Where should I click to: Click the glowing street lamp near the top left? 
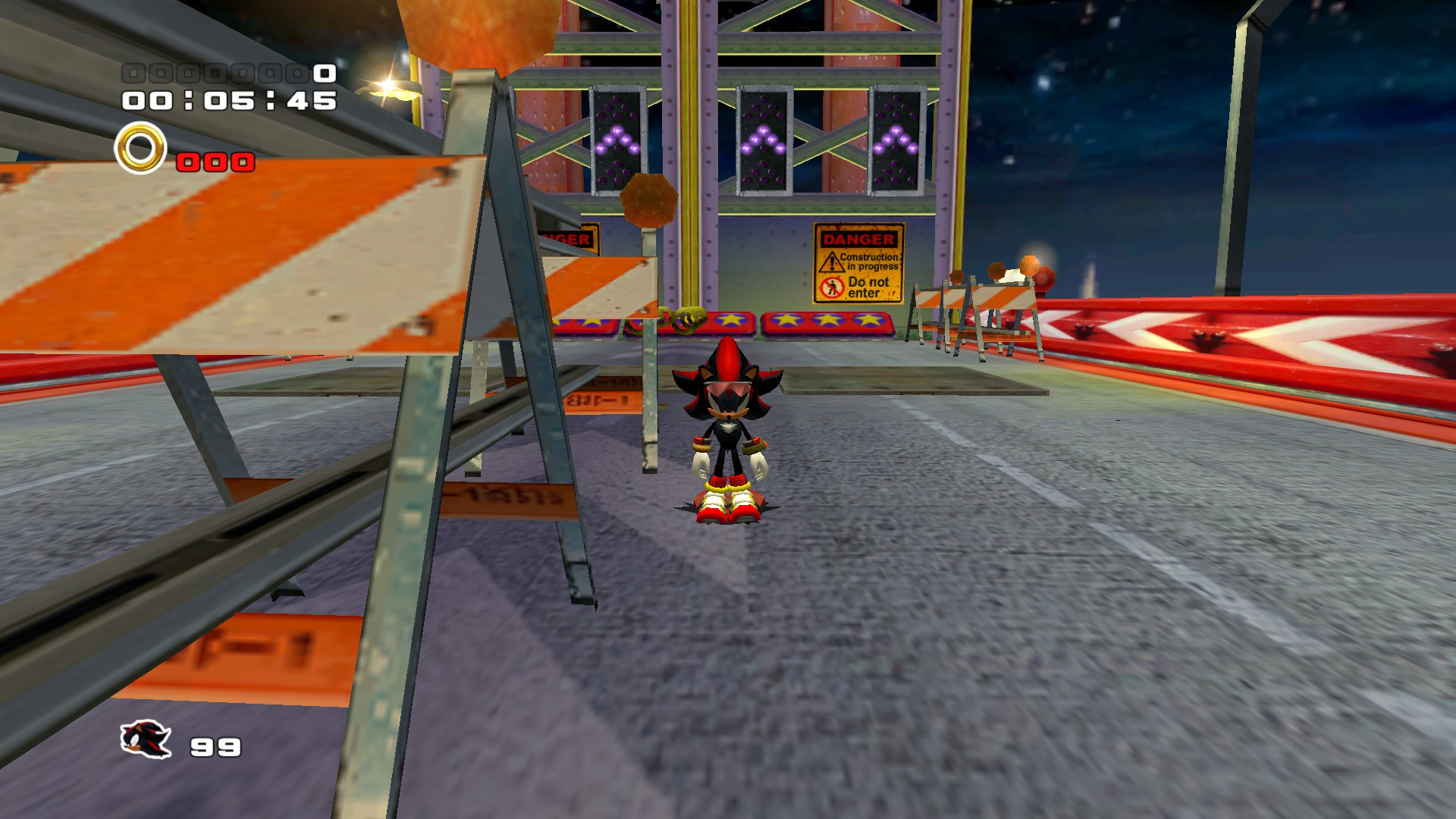[388, 86]
